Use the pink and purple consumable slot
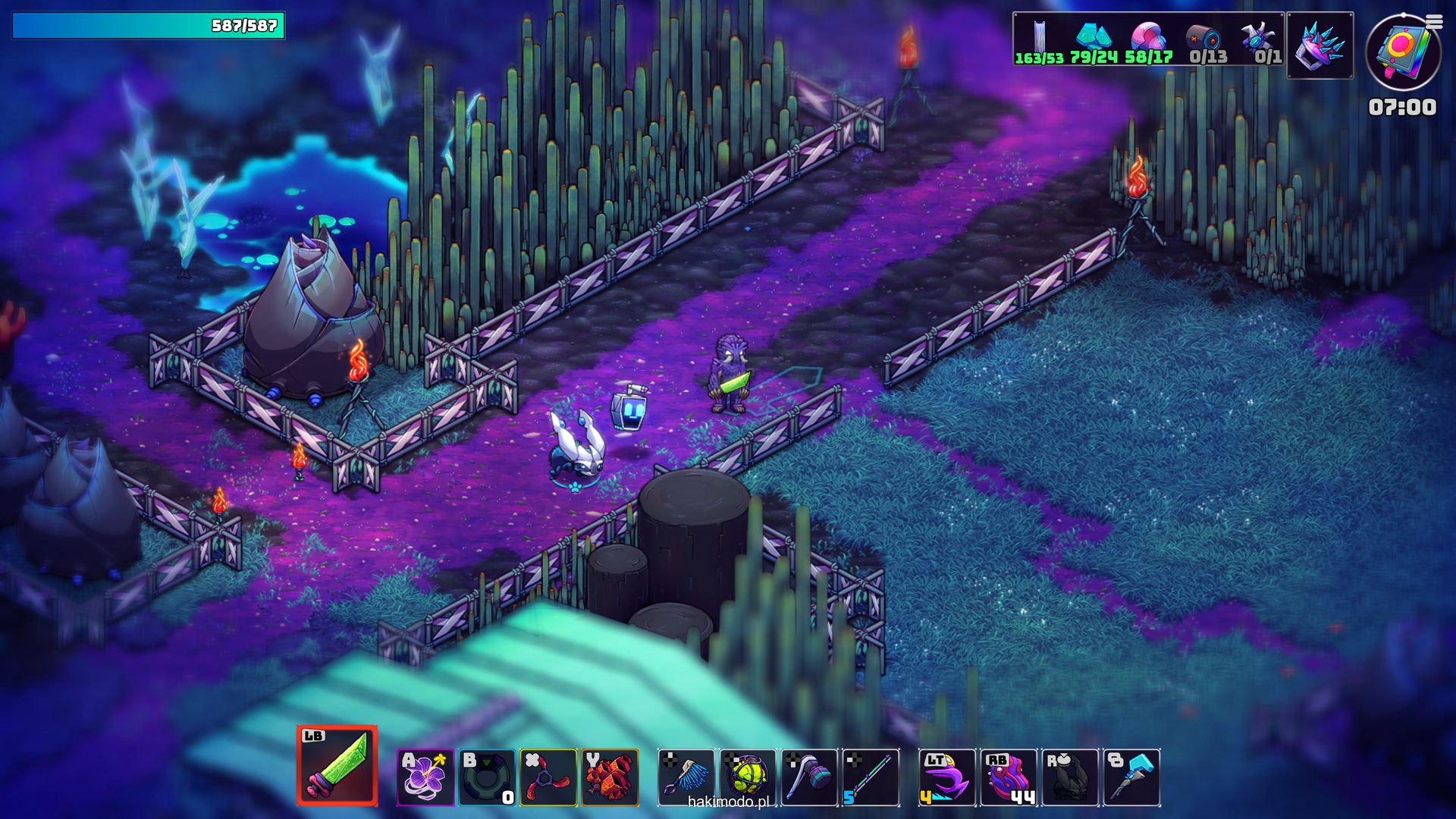 (1009, 777)
